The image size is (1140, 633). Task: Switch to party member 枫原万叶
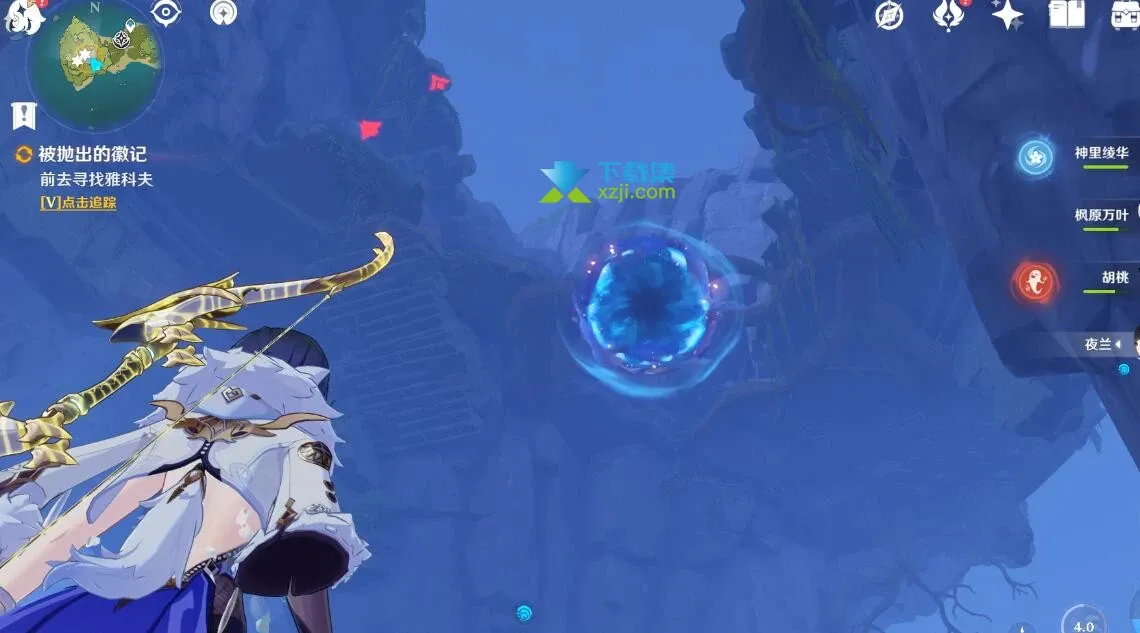(x=1101, y=215)
